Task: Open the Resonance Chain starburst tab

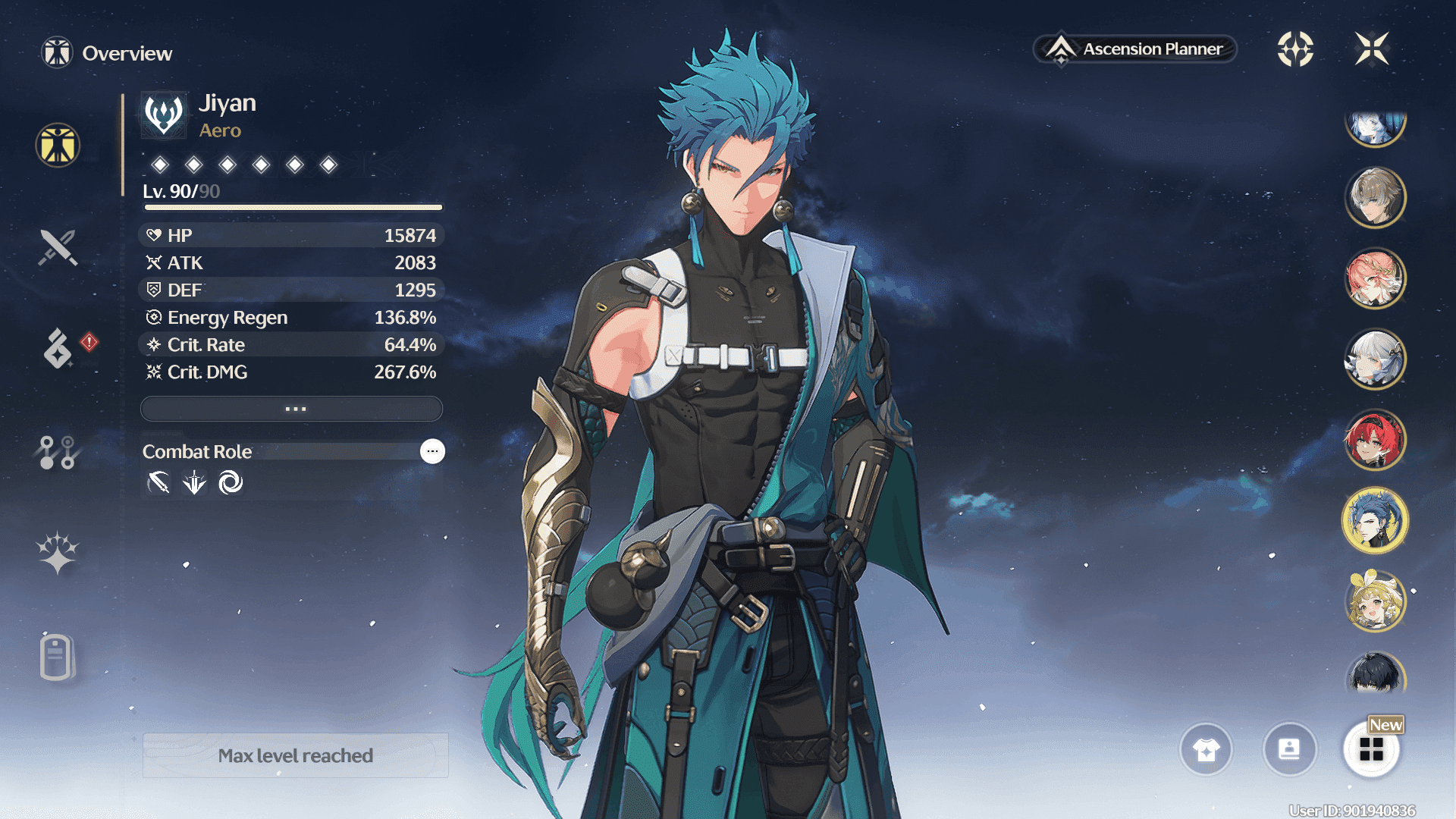Action: click(58, 552)
